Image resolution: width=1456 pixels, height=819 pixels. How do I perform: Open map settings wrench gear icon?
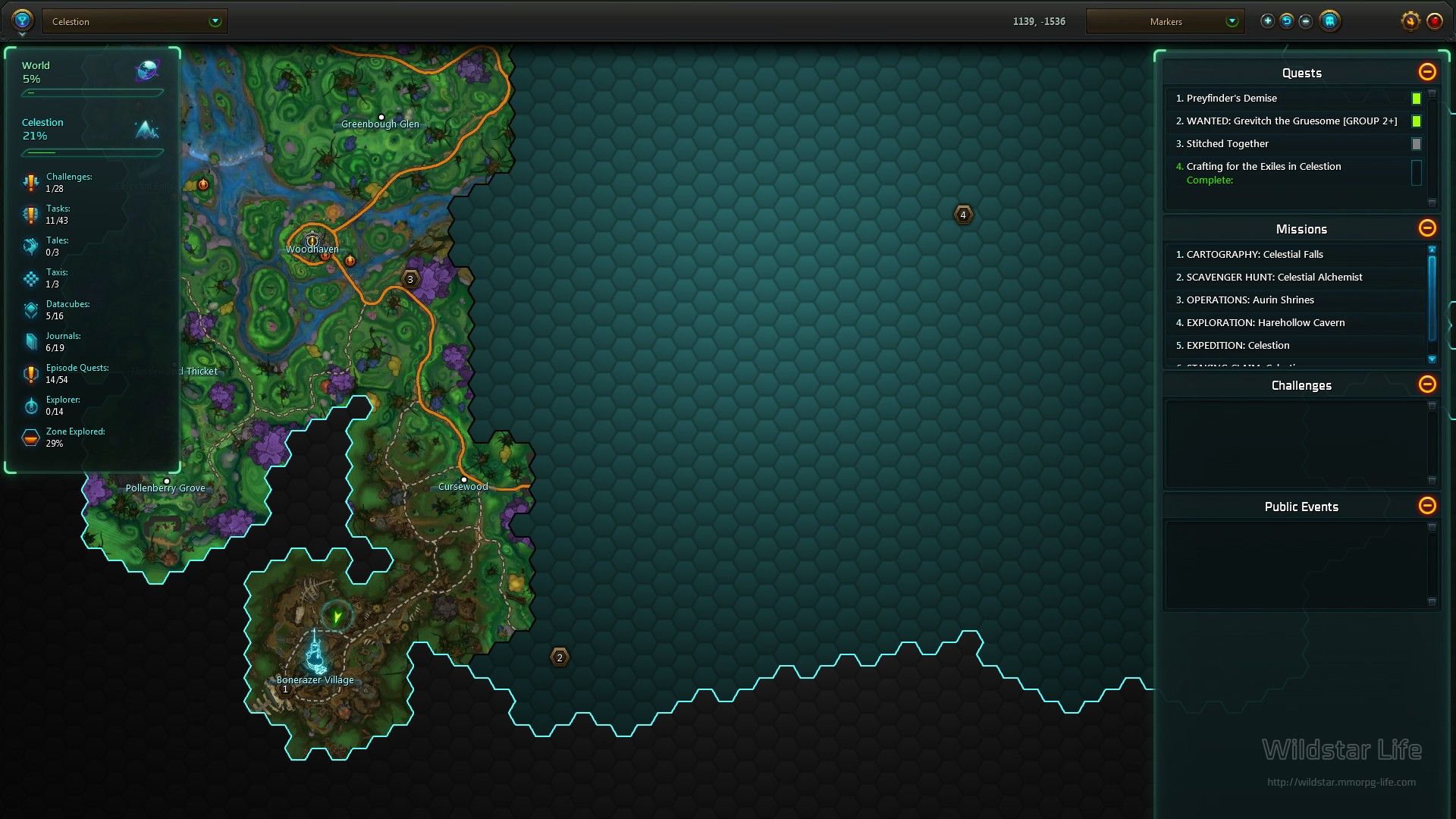[1410, 21]
